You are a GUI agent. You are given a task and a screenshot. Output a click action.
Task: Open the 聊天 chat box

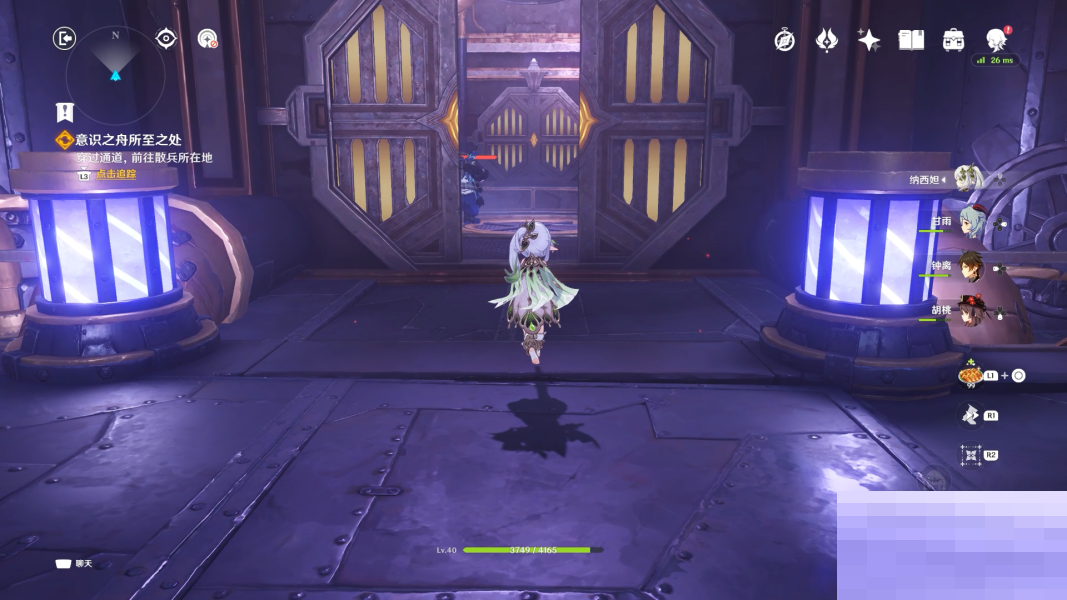76,564
